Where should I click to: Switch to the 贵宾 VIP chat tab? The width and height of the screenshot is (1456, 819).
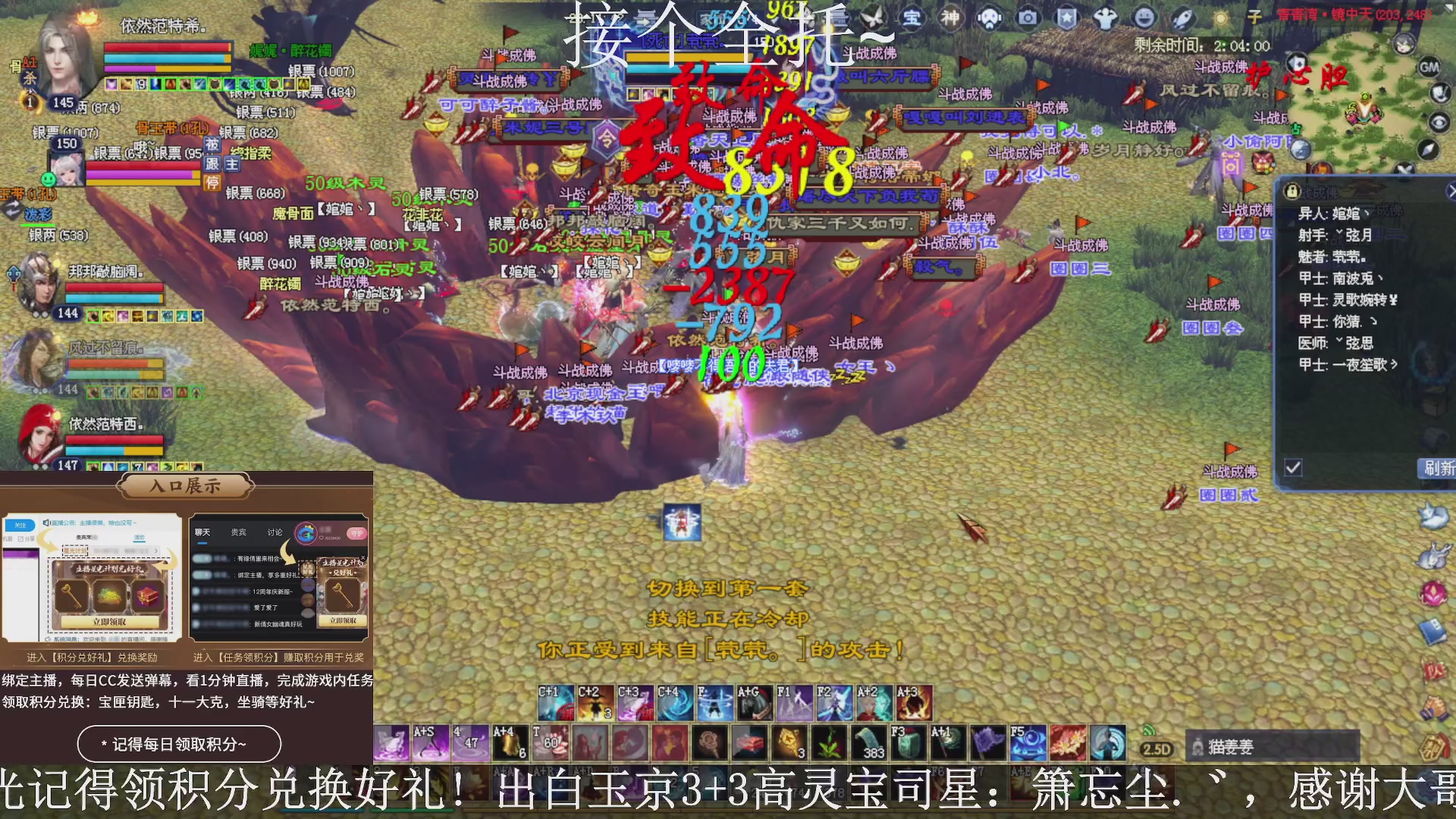237,533
